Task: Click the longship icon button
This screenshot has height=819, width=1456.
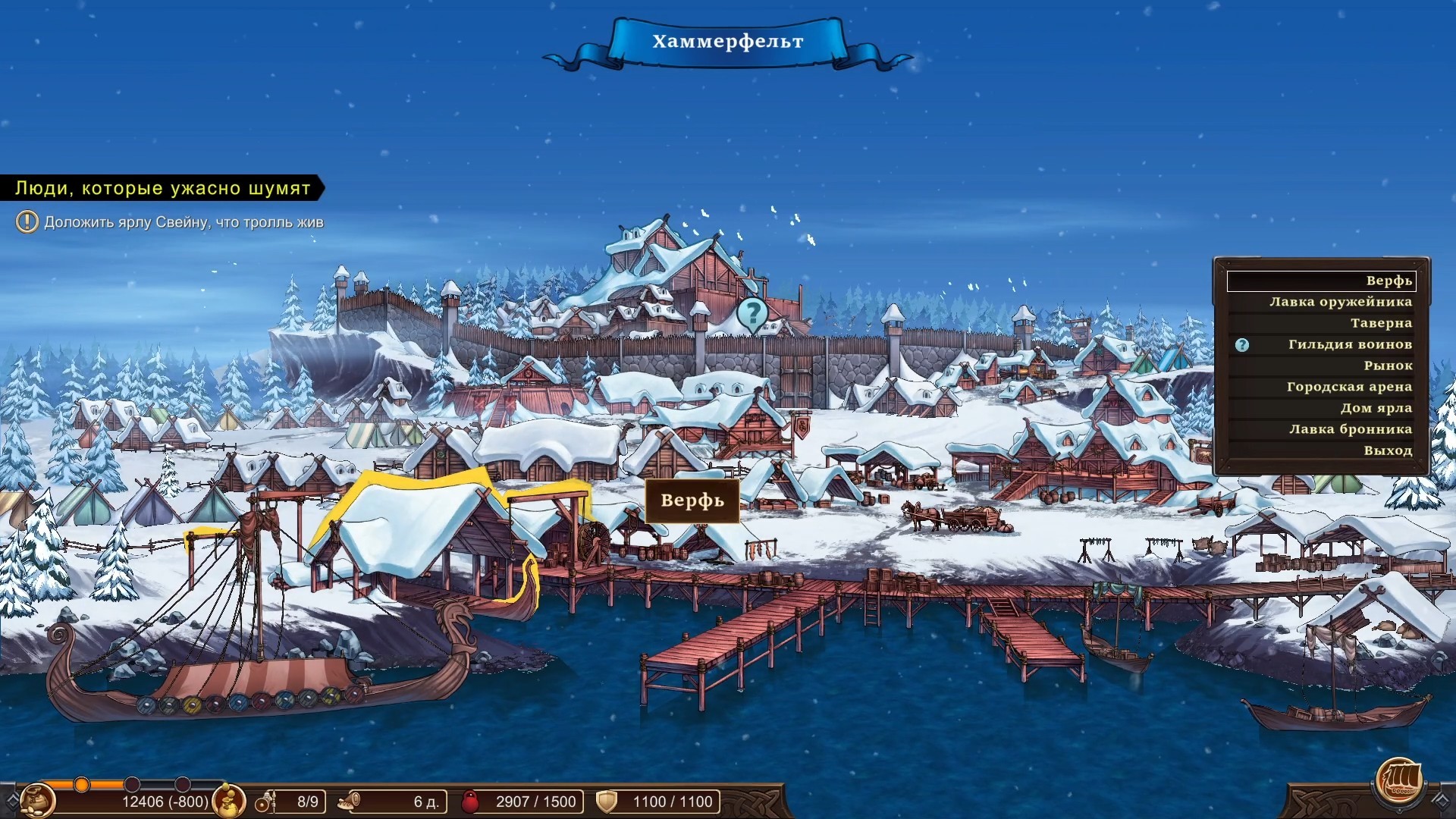Action: (x=1398, y=780)
